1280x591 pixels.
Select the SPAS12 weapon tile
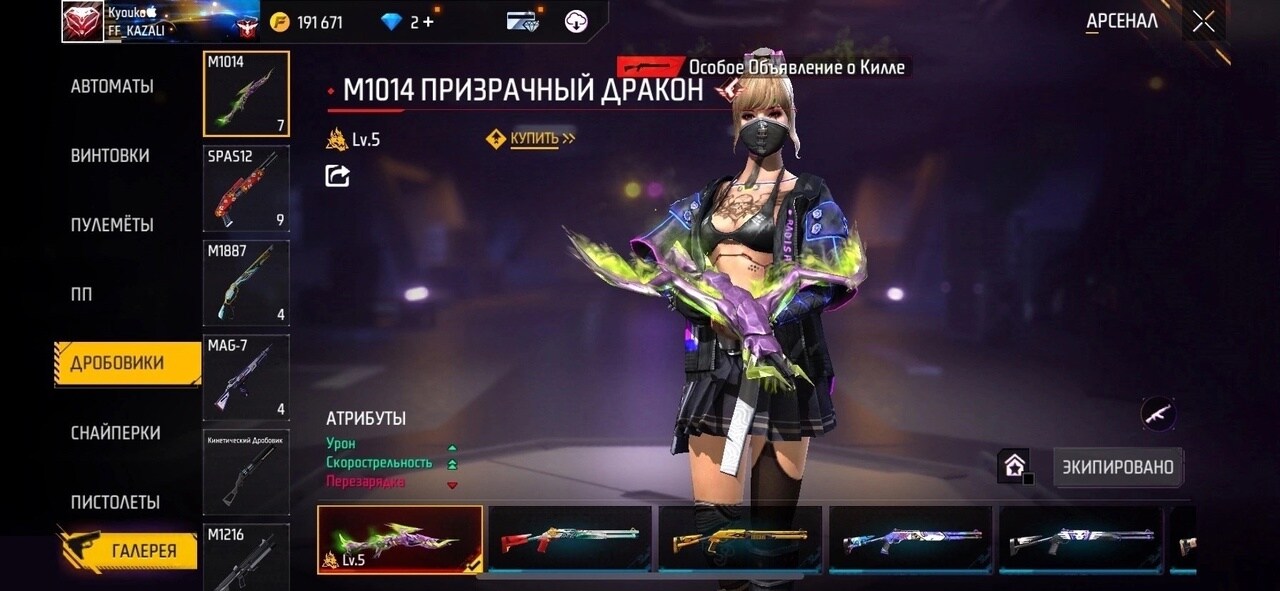(246, 189)
